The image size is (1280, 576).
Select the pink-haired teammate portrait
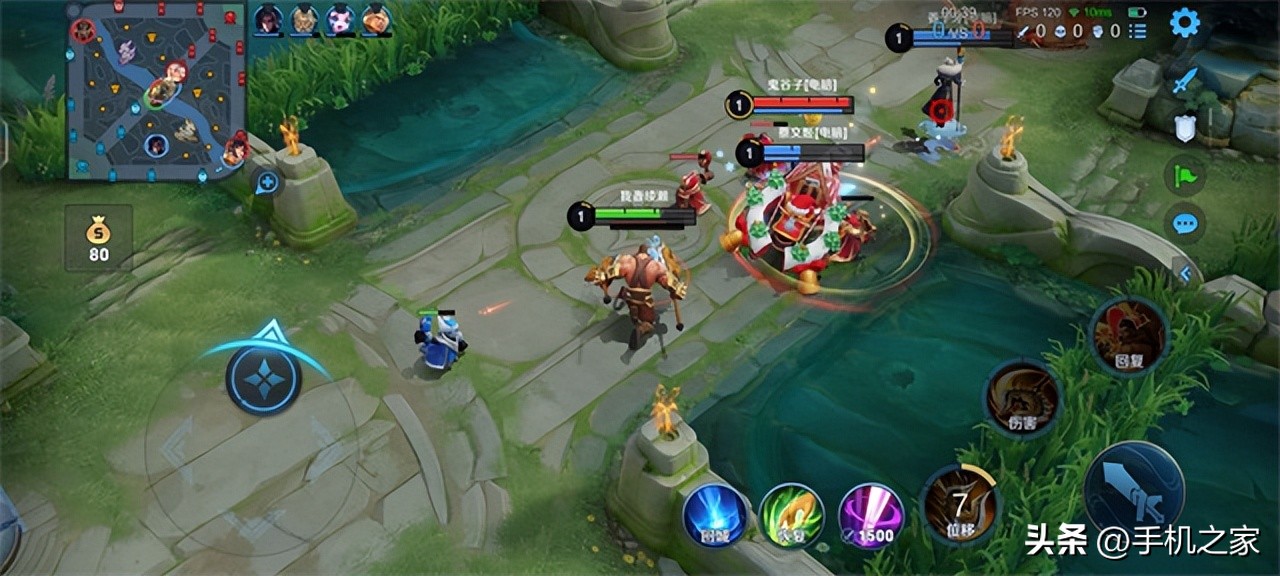[340, 18]
